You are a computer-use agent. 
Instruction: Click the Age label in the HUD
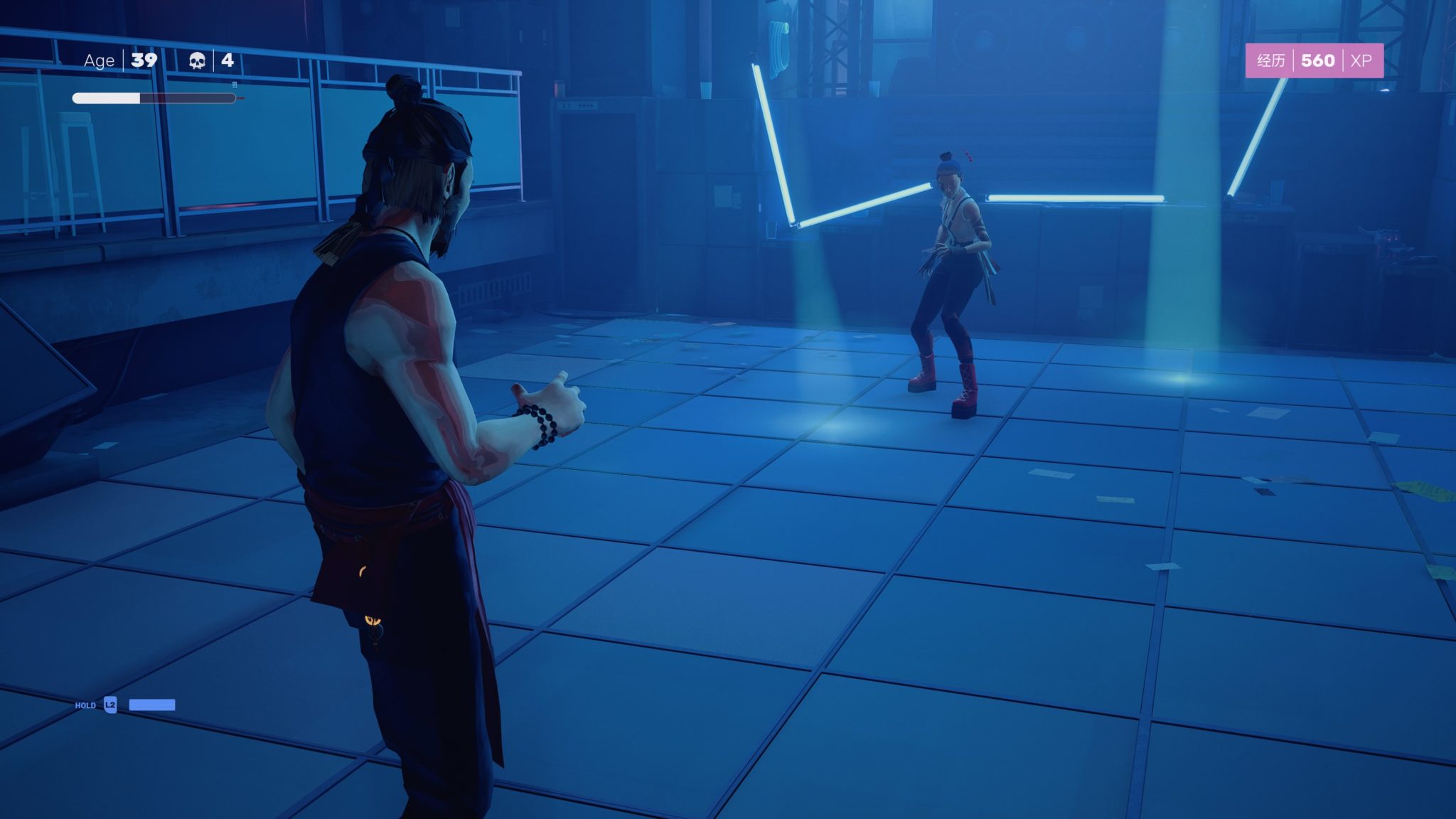click(99, 60)
